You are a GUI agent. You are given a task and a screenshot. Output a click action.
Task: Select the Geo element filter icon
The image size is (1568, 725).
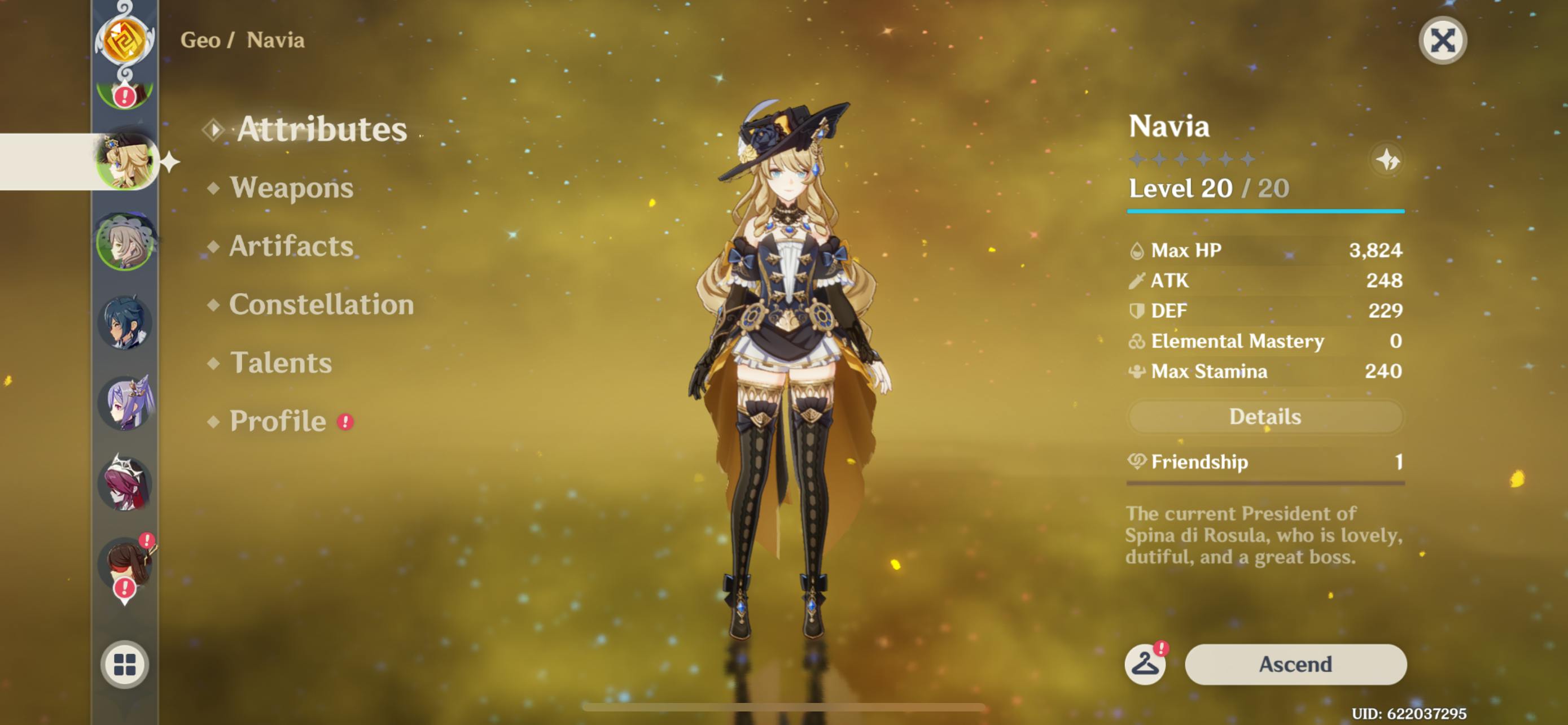(125, 40)
